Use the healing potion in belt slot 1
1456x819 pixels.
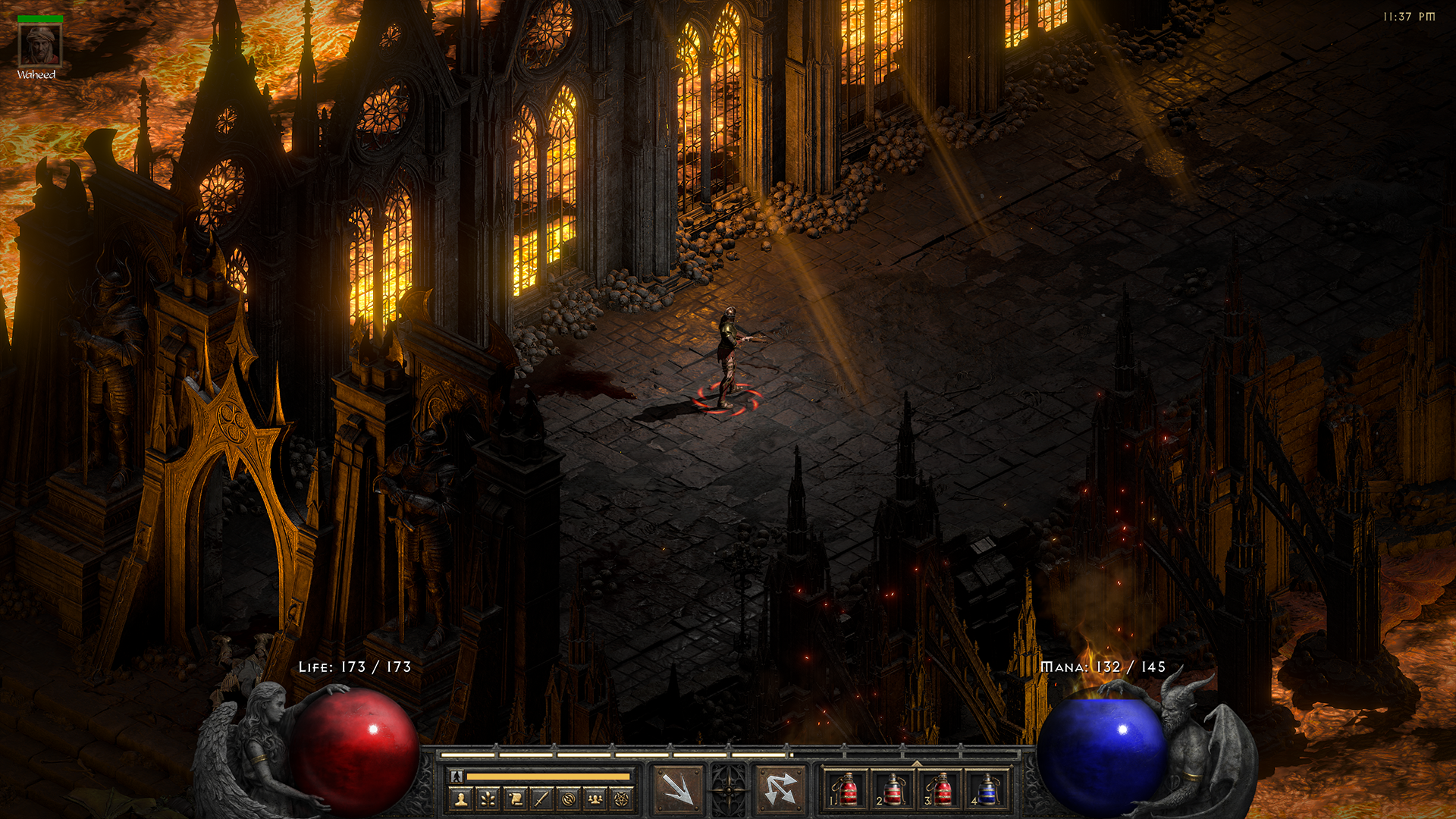point(848,790)
